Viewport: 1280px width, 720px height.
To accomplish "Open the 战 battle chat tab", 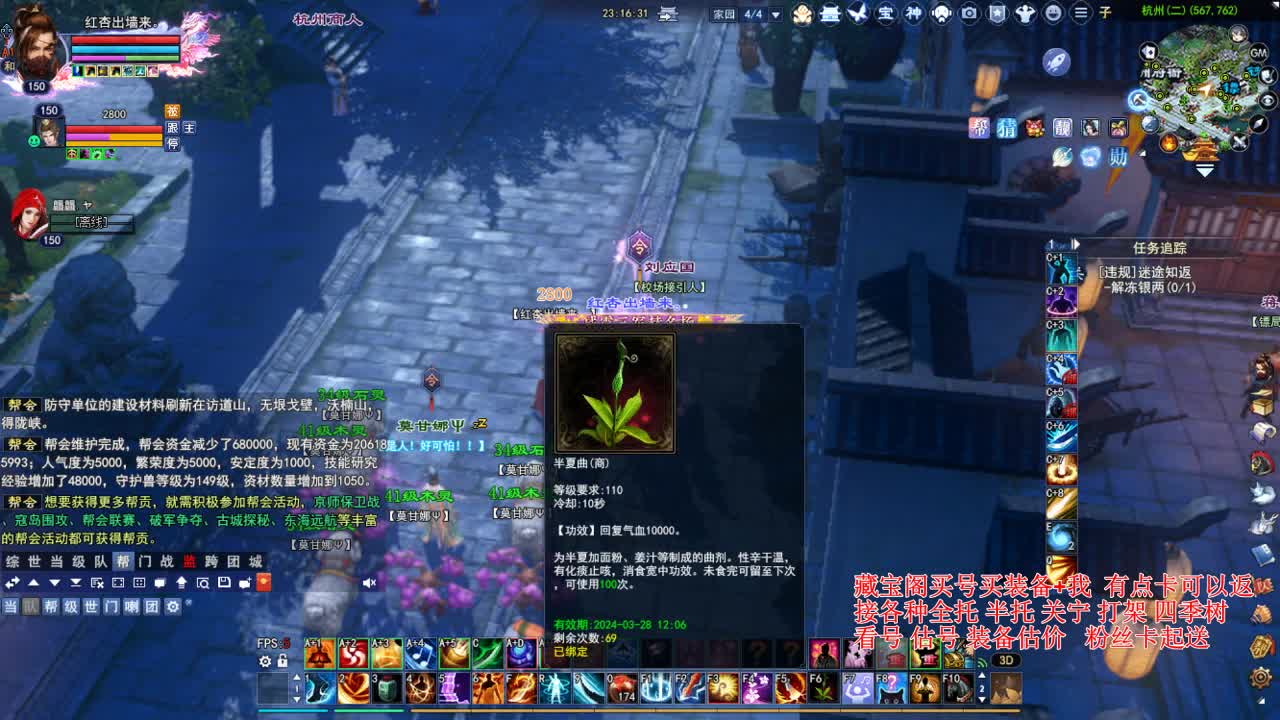I will (168, 561).
